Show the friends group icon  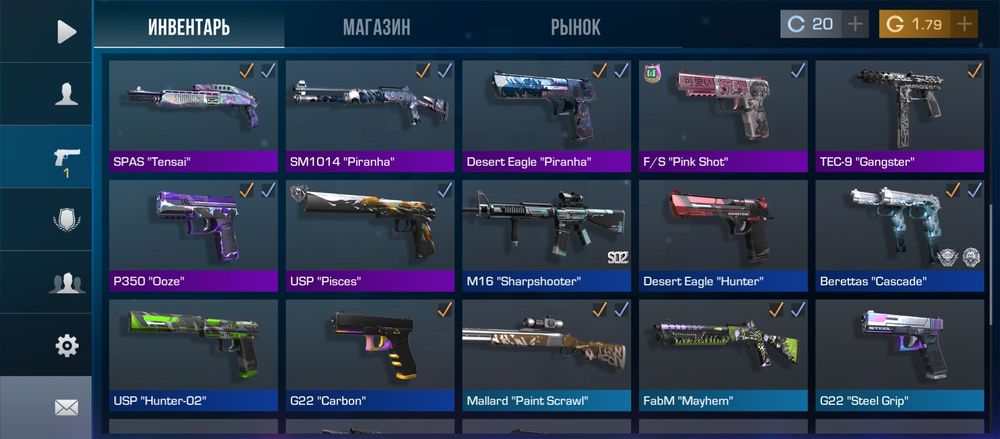point(66,283)
